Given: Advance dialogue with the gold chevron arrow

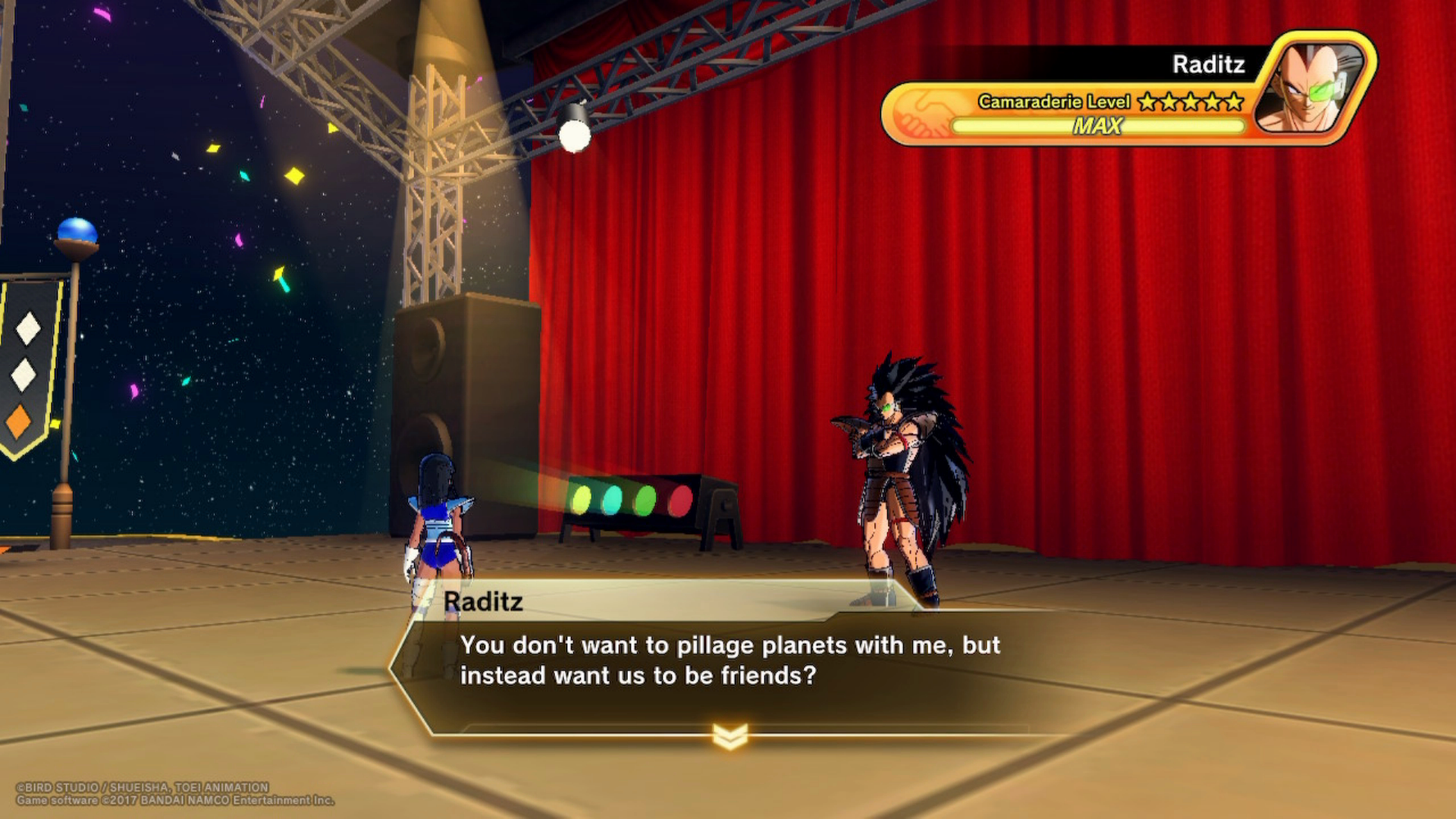Looking at the screenshot, I should [730, 735].
